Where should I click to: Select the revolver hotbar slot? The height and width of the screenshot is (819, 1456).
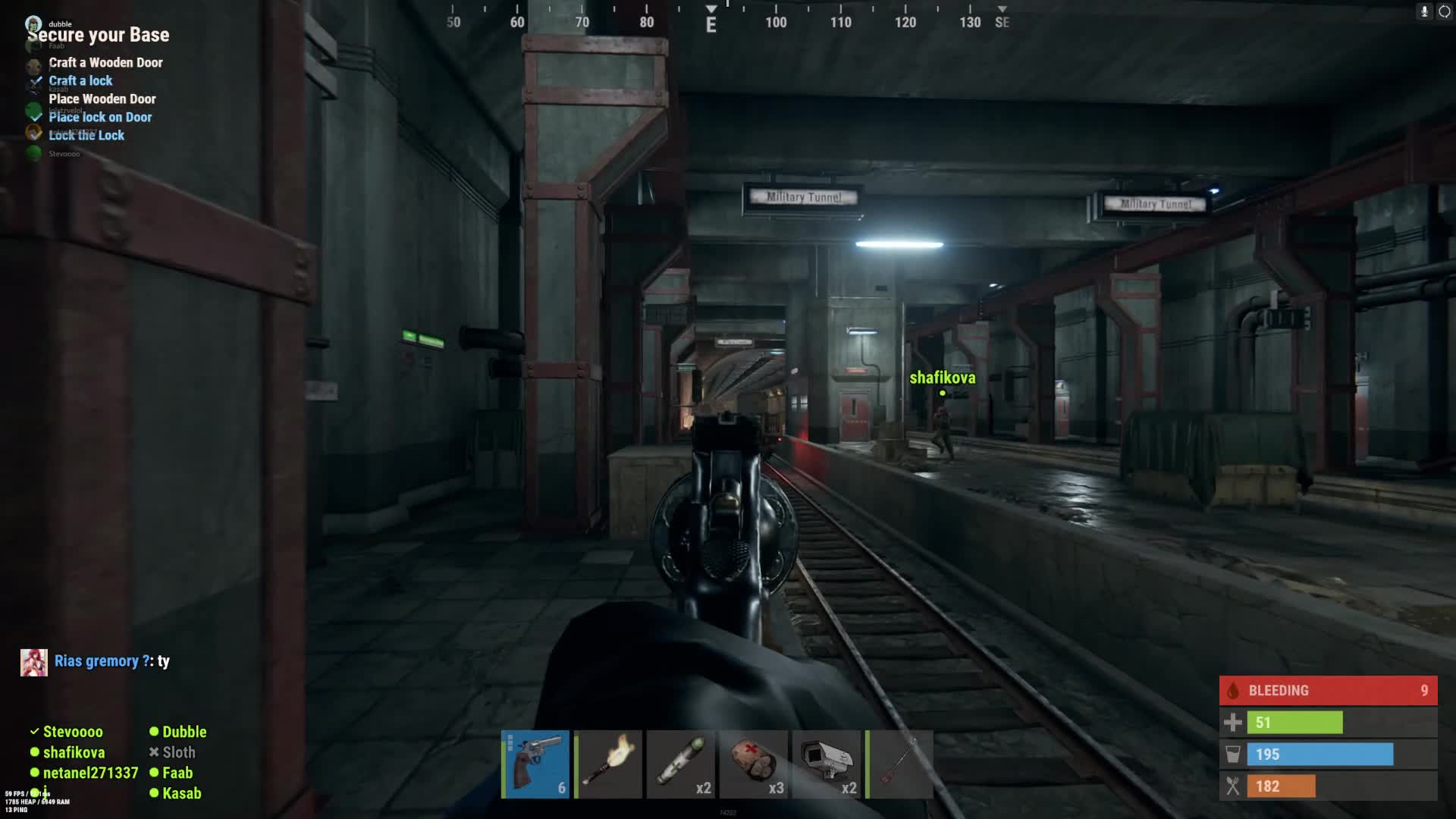click(x=535, y=764)
